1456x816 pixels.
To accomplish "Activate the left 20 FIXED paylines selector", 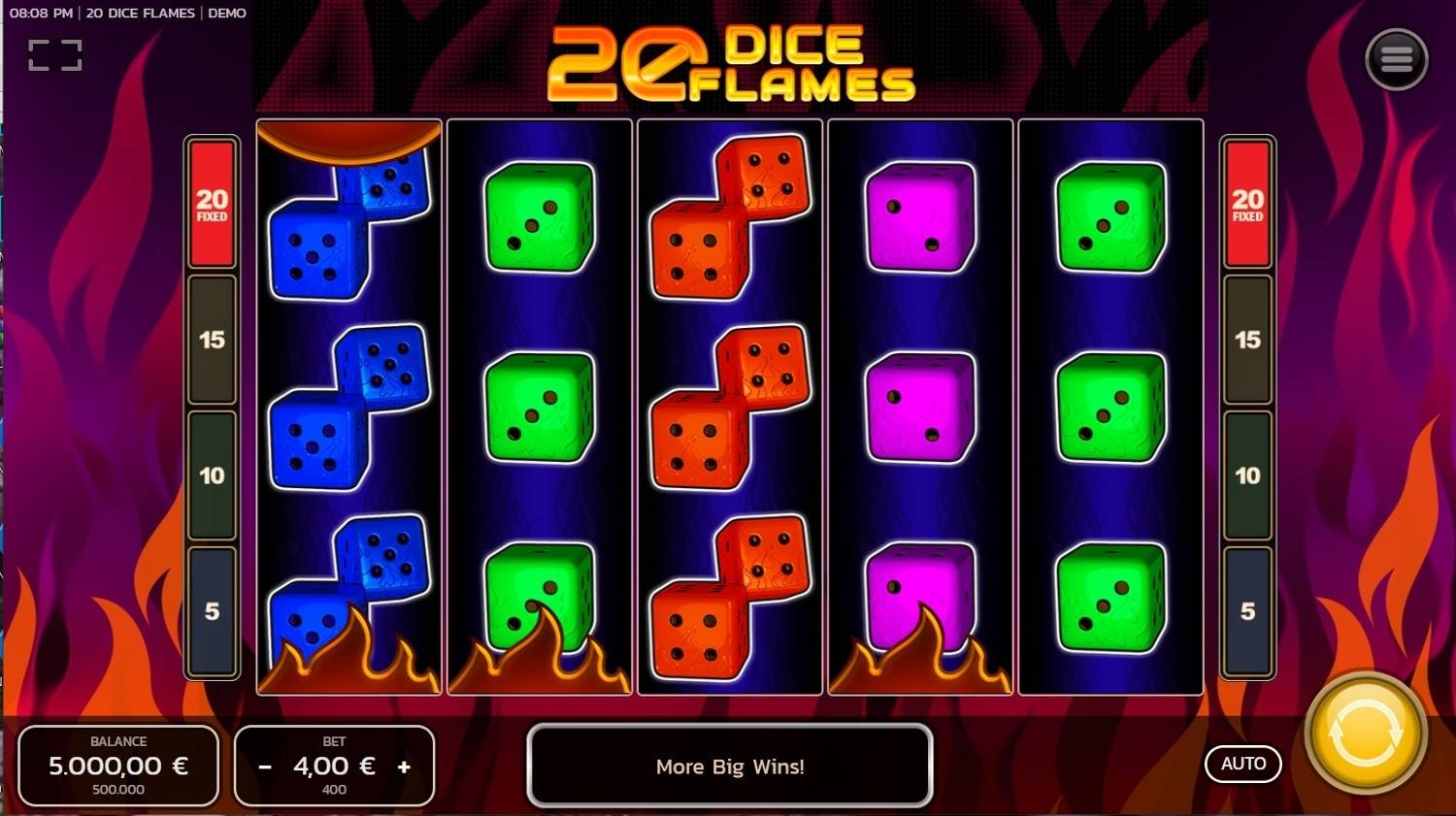I will (212, 204).
